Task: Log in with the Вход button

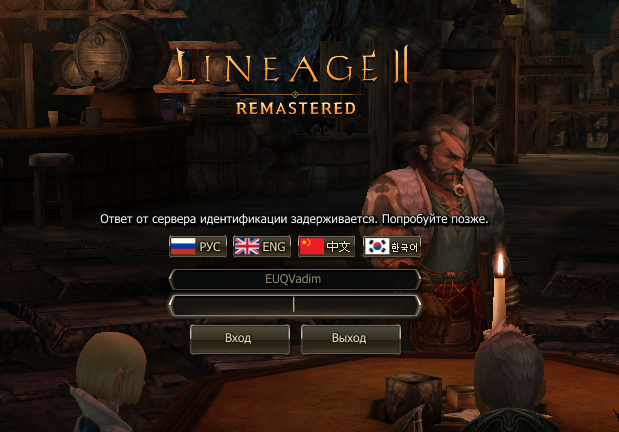Action: pos(238,338)
